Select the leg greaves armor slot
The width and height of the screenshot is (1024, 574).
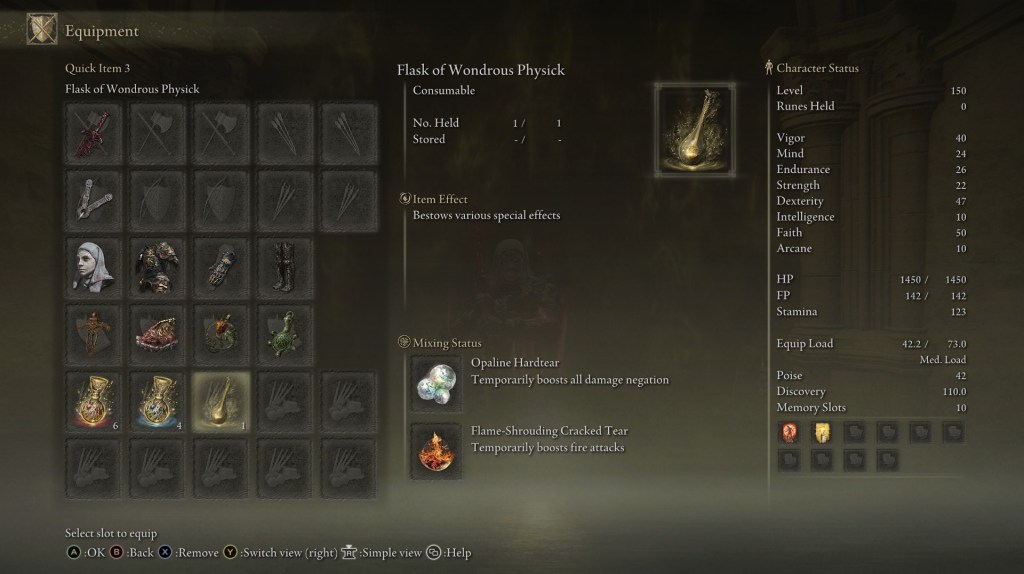[x=284, y=267]
